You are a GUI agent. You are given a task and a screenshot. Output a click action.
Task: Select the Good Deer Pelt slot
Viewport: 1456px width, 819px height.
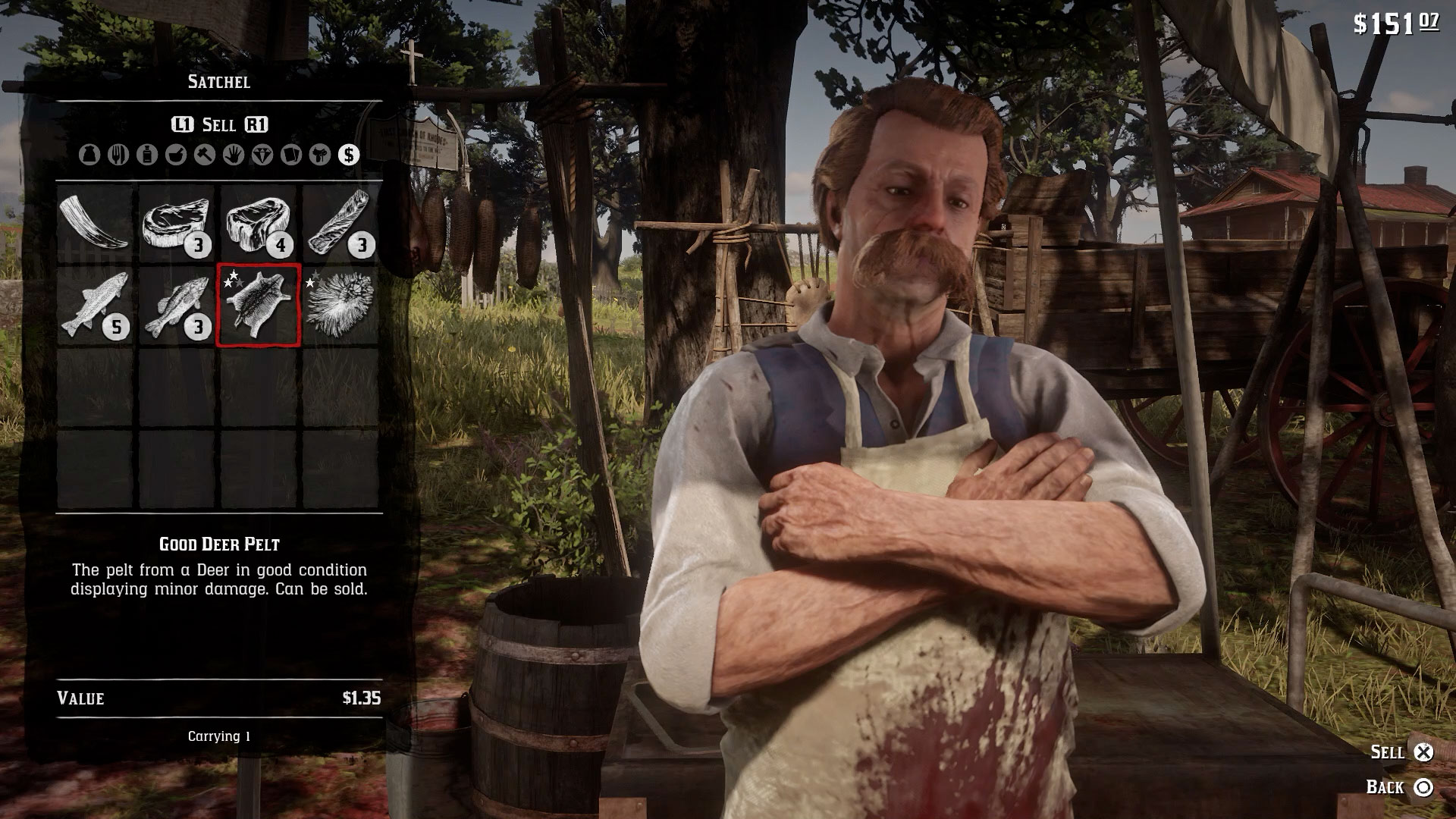coord(259,305)
